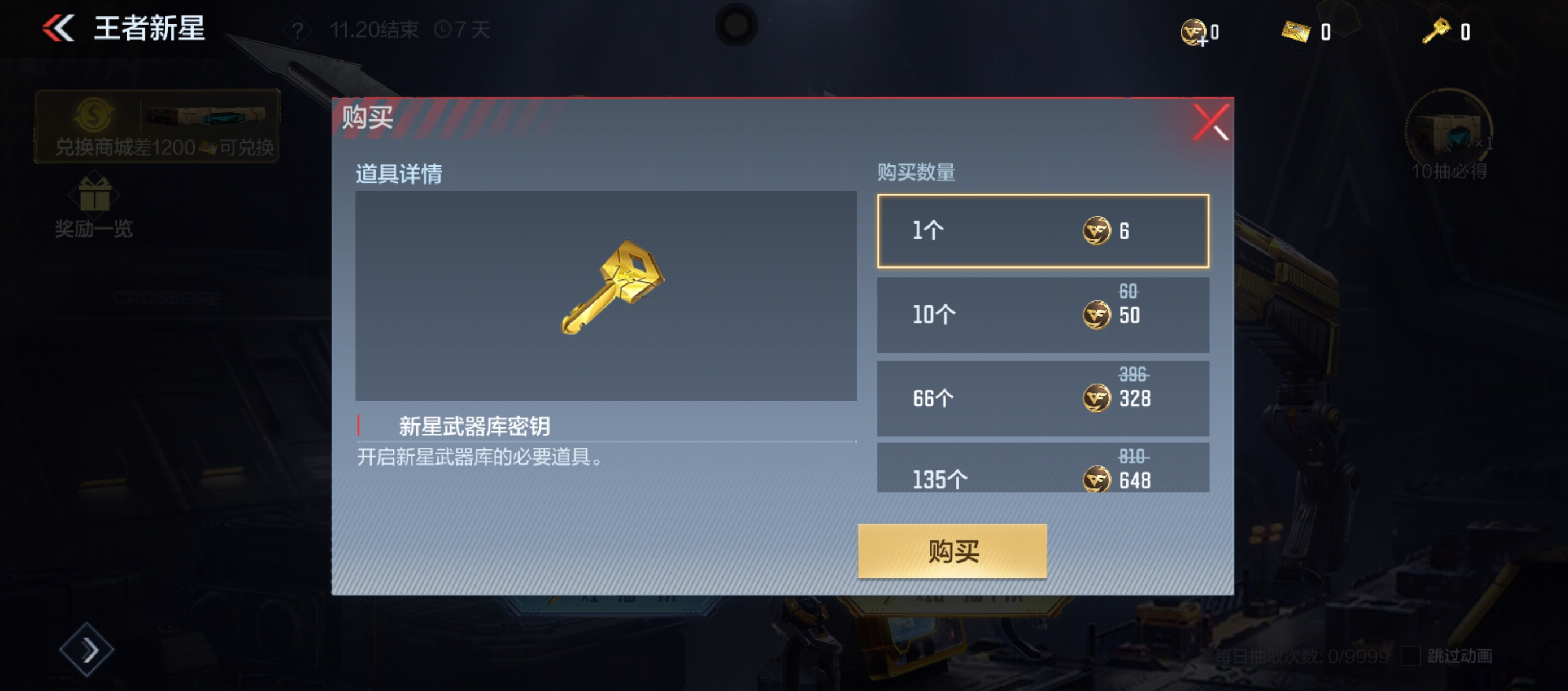
Task: Click the golden key counter icon top right
Action: pos(1437,30)
